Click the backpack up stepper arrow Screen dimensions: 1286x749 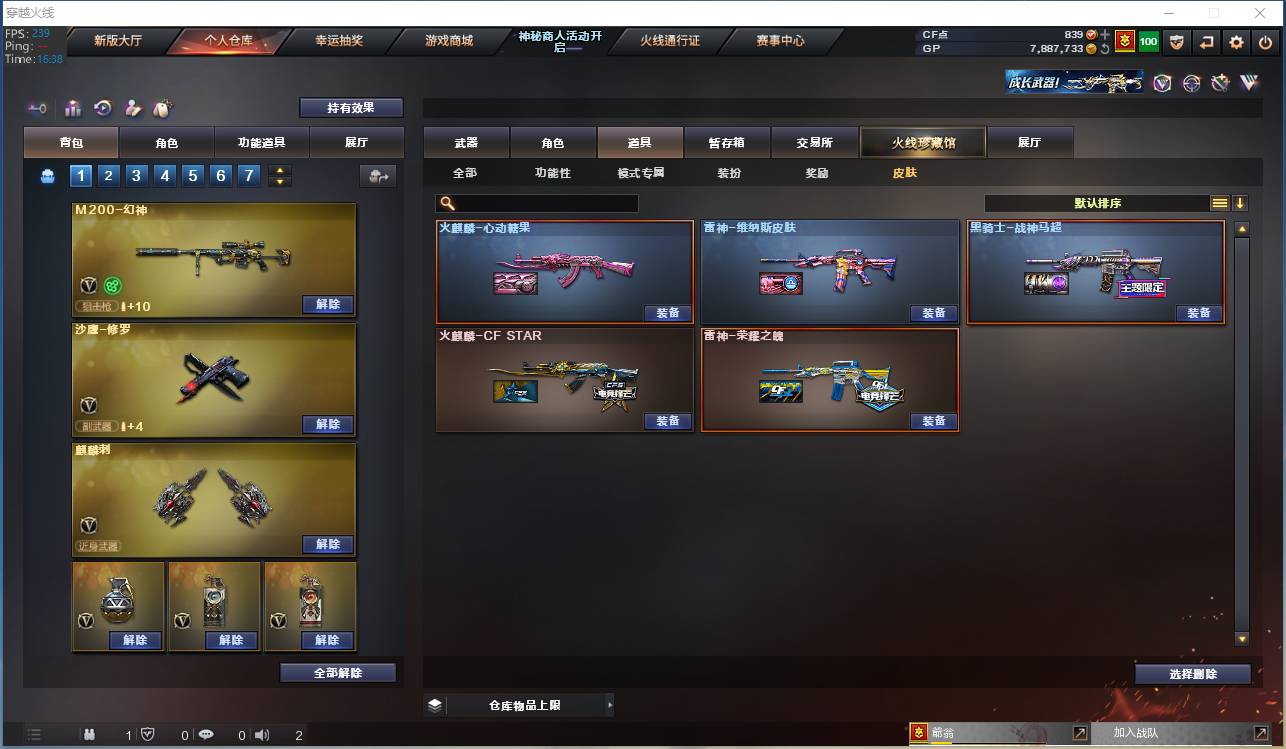280,171
